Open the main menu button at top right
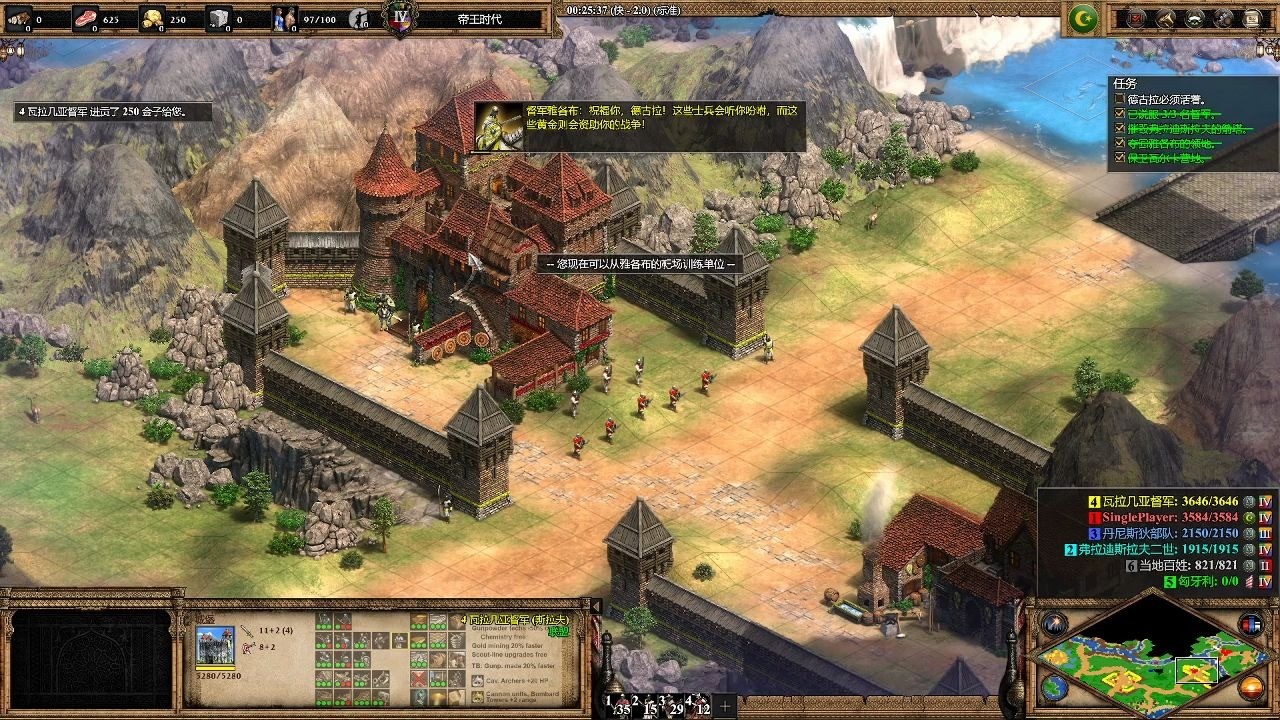Viewport: 1280px width, 720px height. click(x=1252, y=18)
